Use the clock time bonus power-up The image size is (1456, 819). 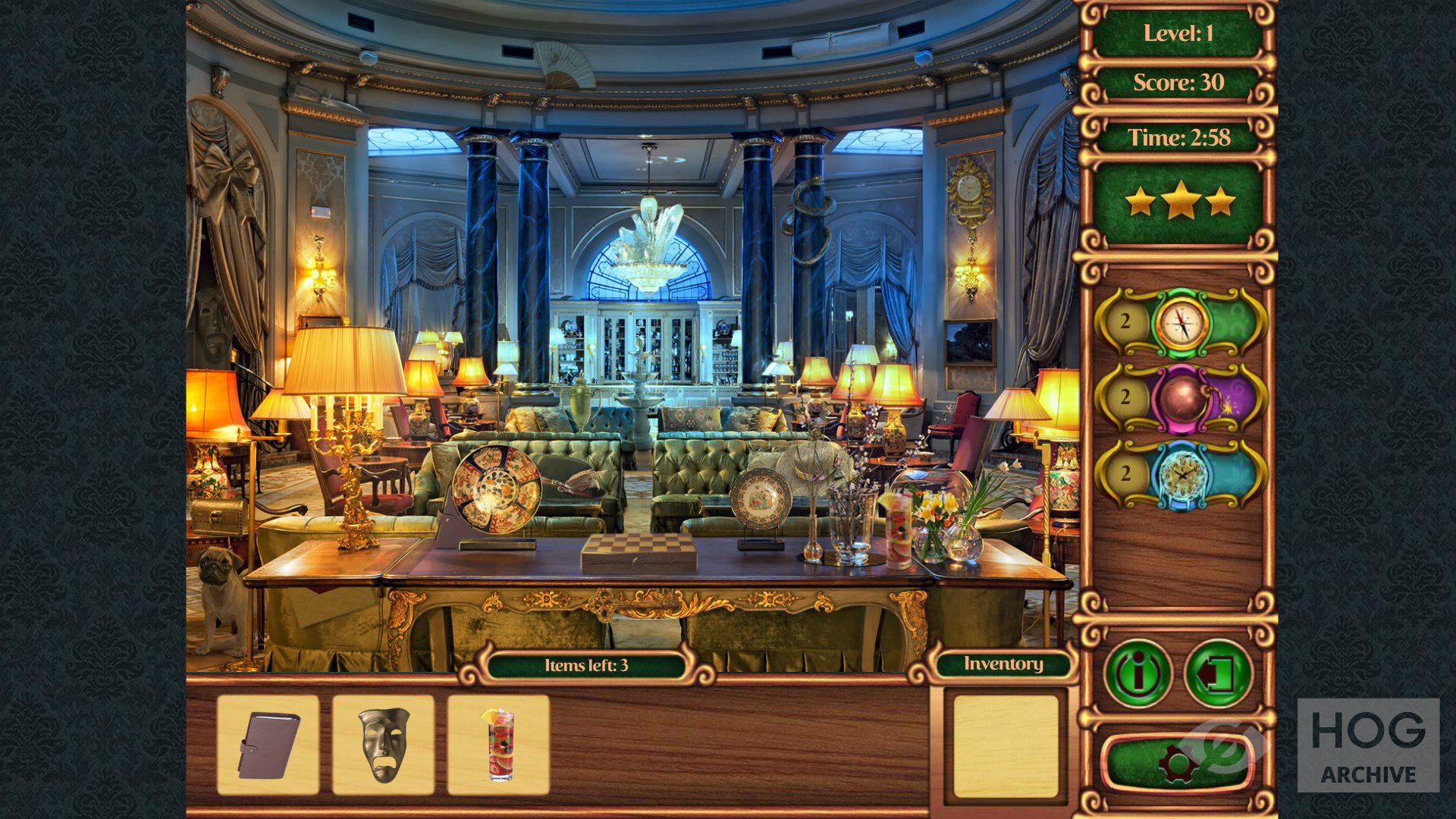pyautogui.click(x=1181, y=475)
